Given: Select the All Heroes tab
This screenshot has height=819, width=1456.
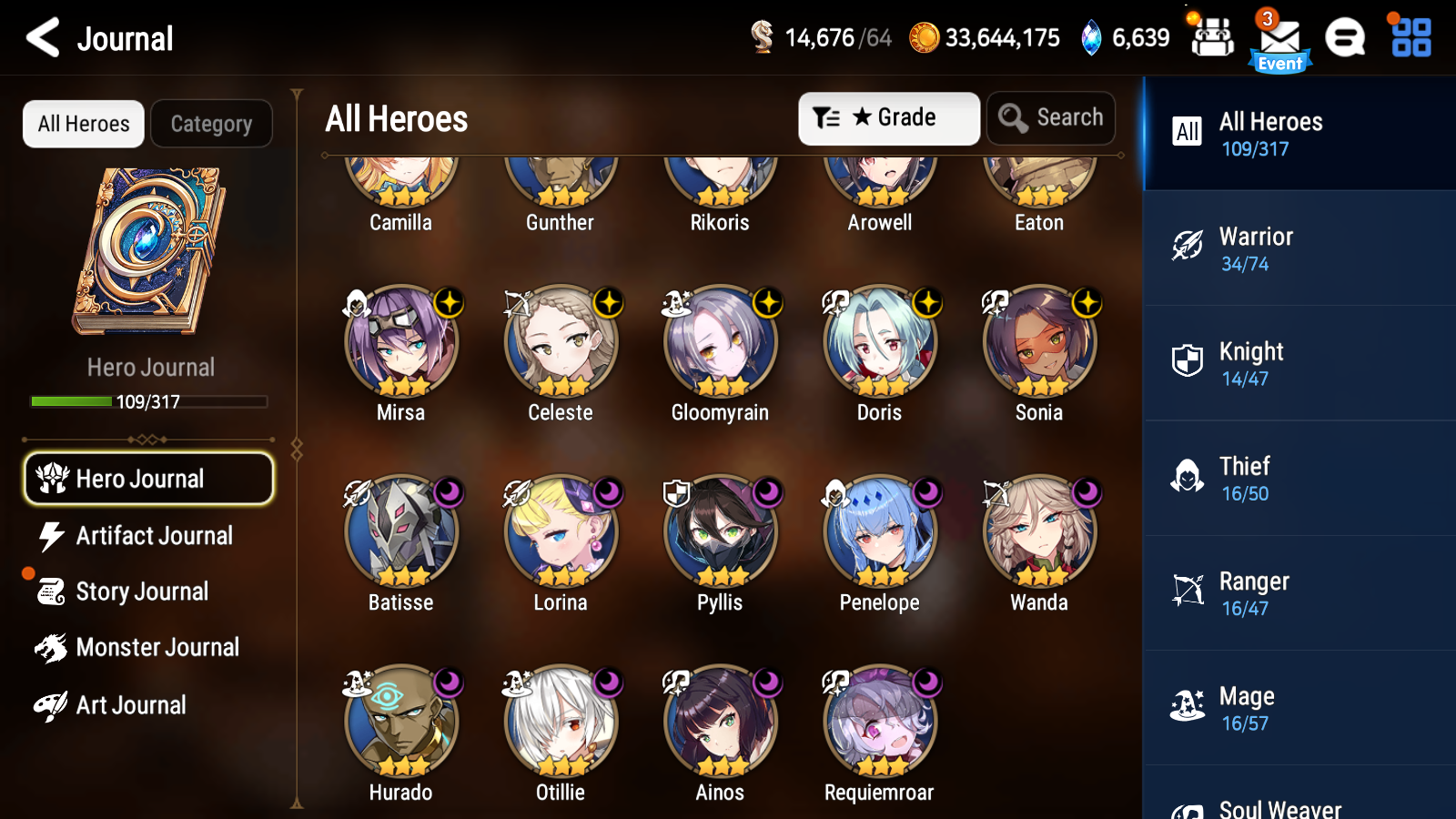Looking at the screenshot, I should coord(83,124).
